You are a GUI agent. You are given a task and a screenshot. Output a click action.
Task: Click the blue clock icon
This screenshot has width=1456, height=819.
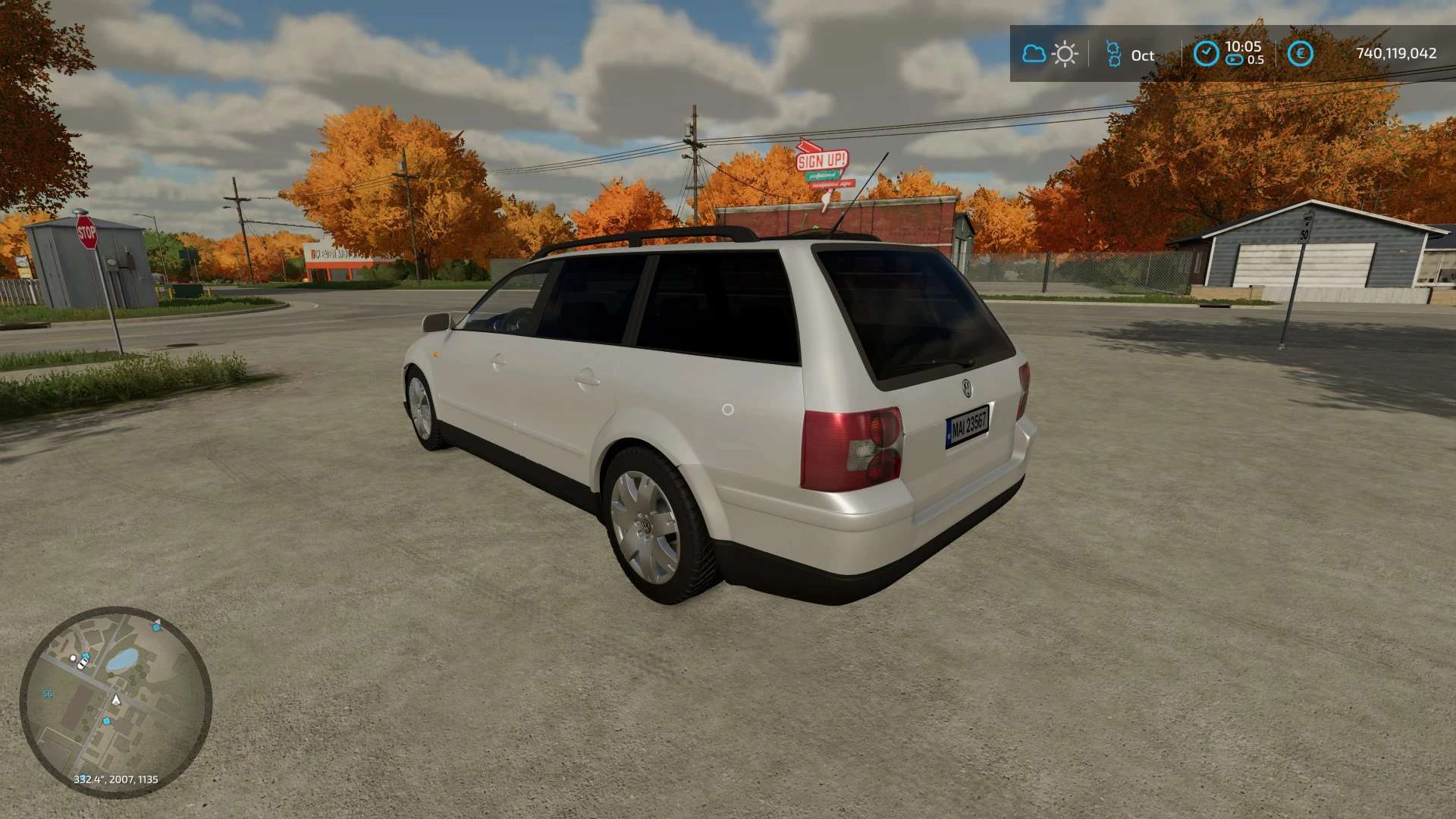coord(1207,53)
